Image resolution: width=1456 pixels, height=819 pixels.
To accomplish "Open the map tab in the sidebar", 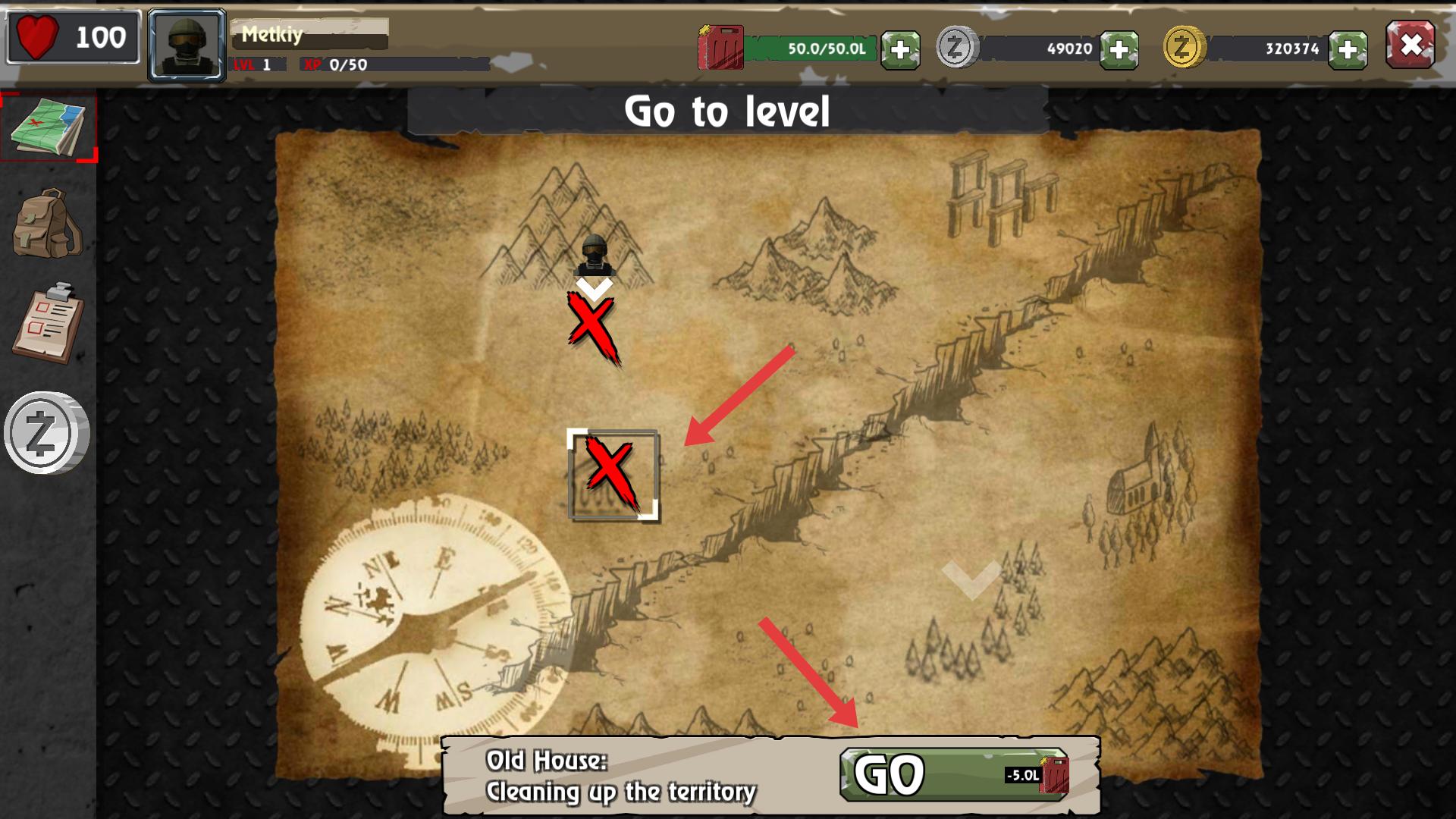I will click(x=49, y=127).
